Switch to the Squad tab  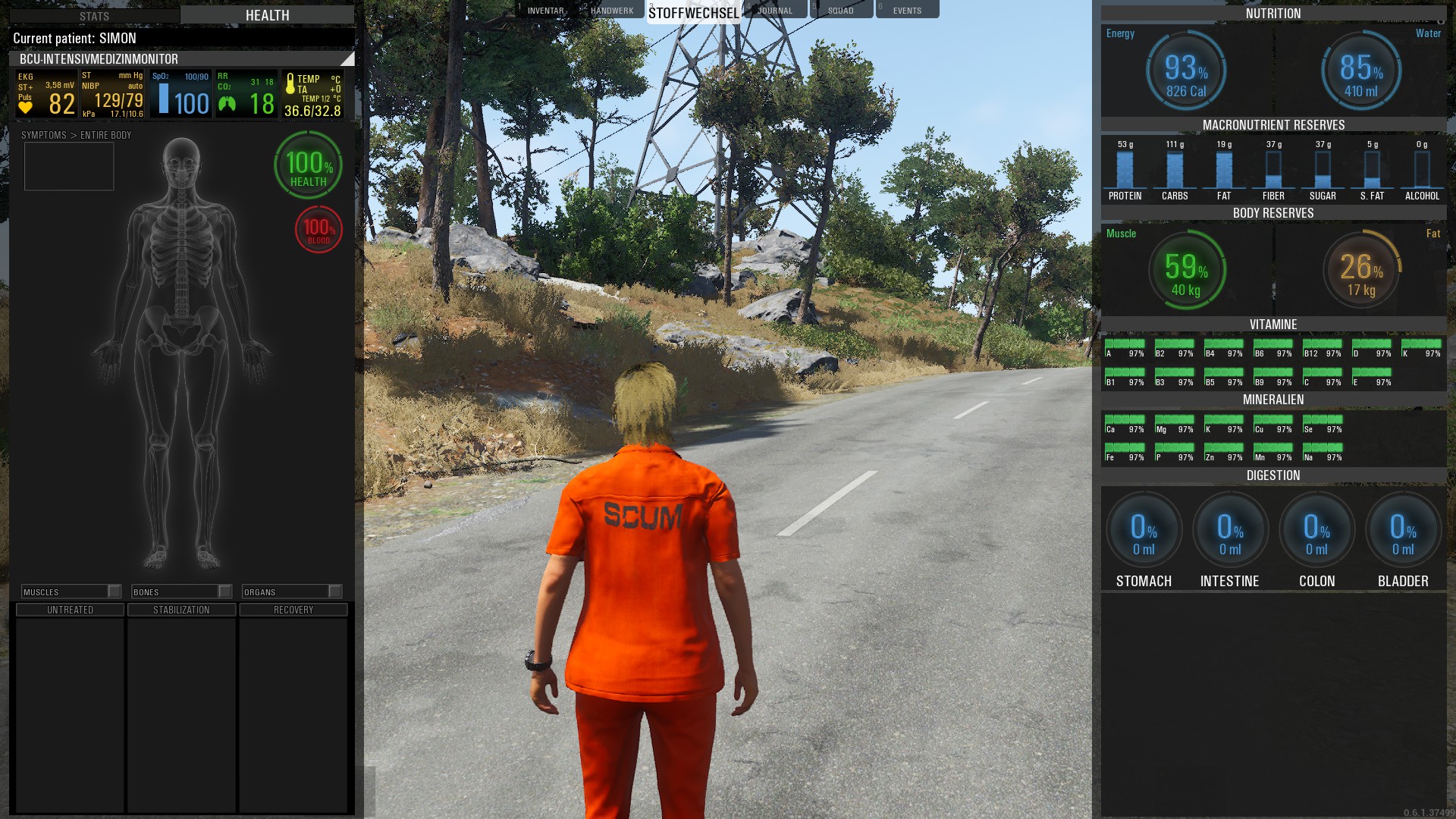[x=840, y=11]
